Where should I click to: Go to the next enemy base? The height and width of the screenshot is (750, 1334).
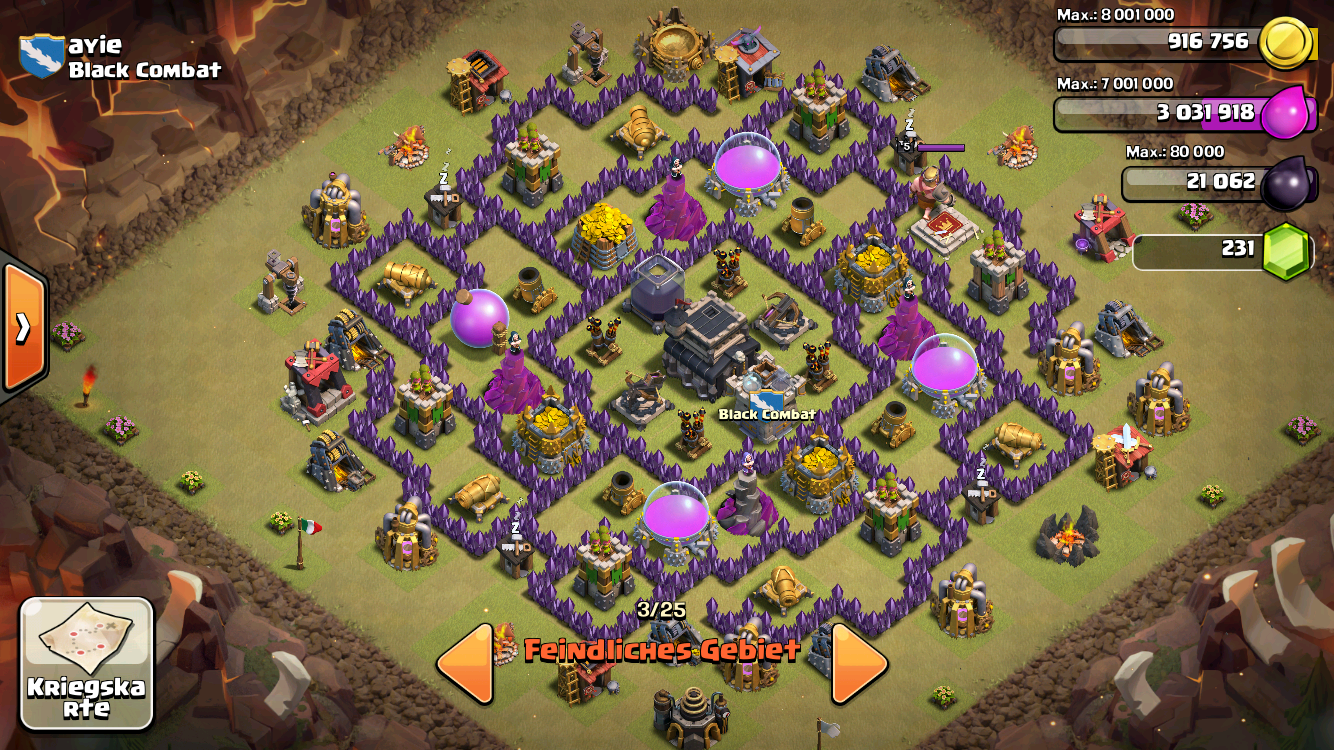click(x=859, y=663)
